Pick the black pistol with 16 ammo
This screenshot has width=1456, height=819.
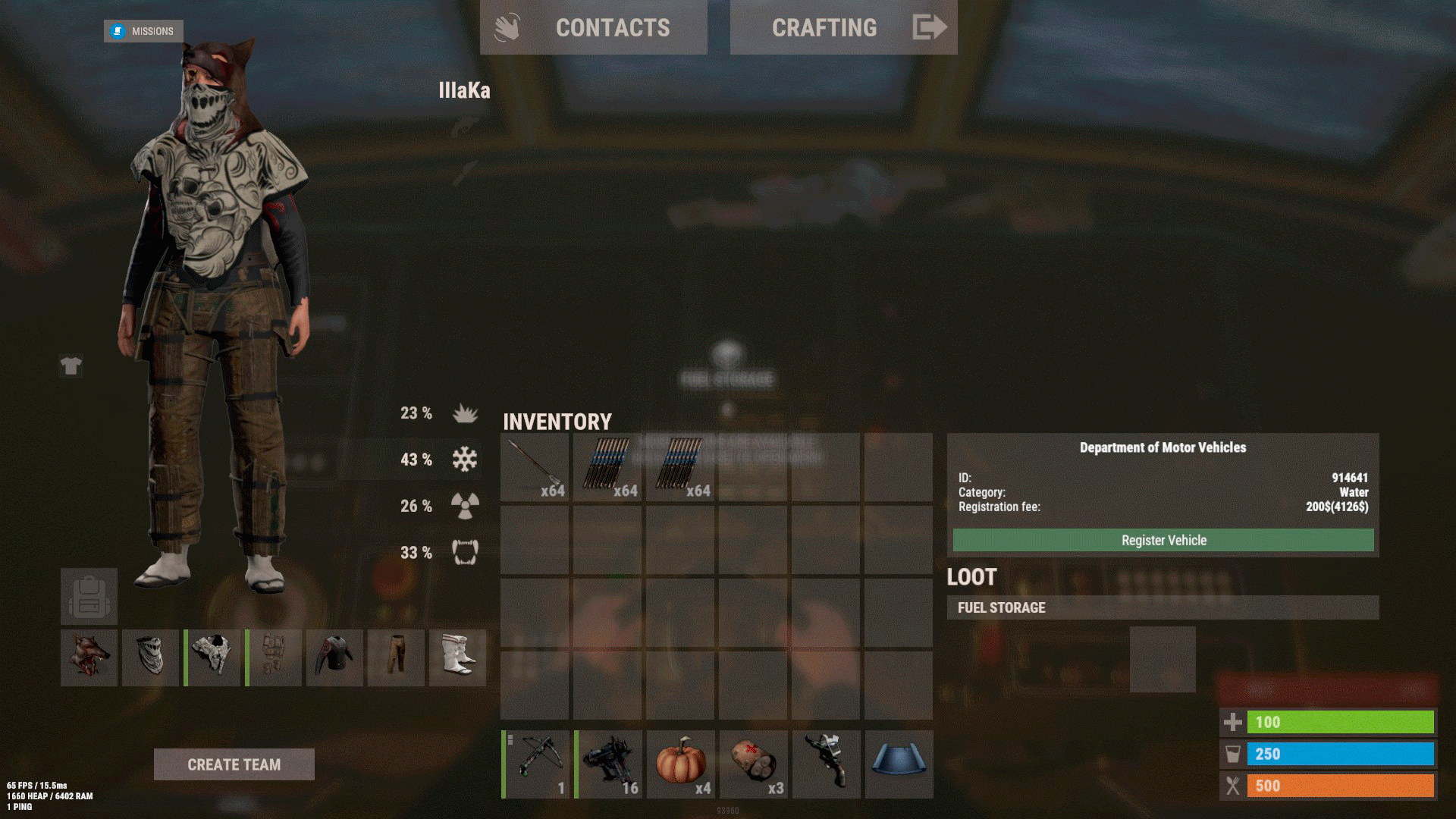pos(609,764)
